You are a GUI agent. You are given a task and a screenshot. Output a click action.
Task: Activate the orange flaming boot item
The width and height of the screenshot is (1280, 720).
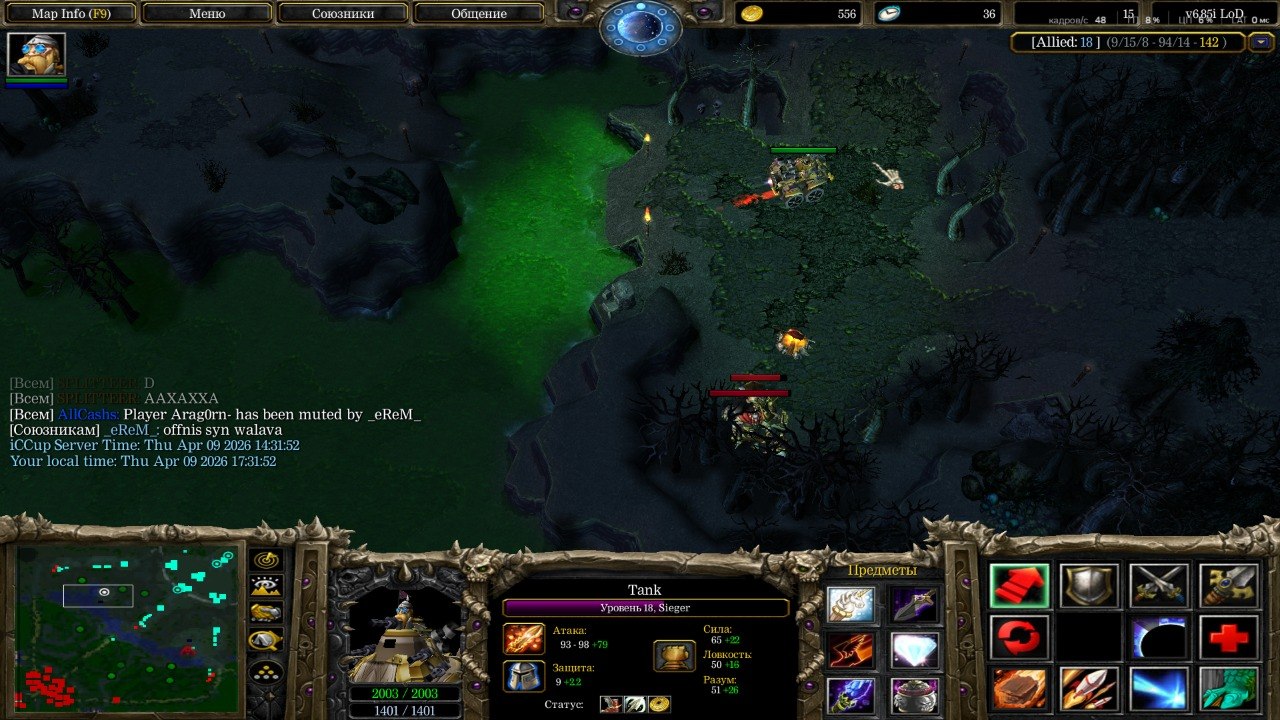pyautogui.click(x=851, y=650)
